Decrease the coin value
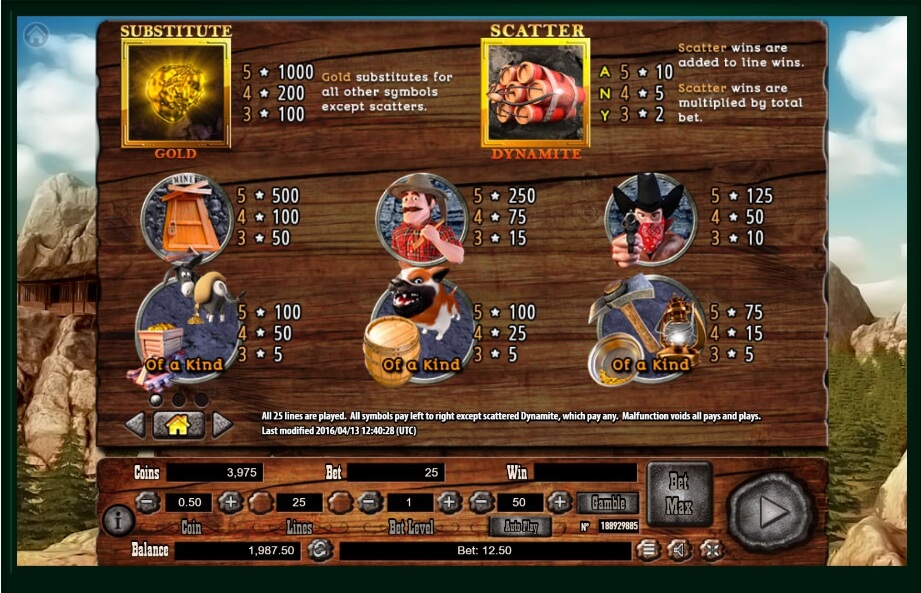Viewport: 921px width, 593px height. [x=147, y=502]
